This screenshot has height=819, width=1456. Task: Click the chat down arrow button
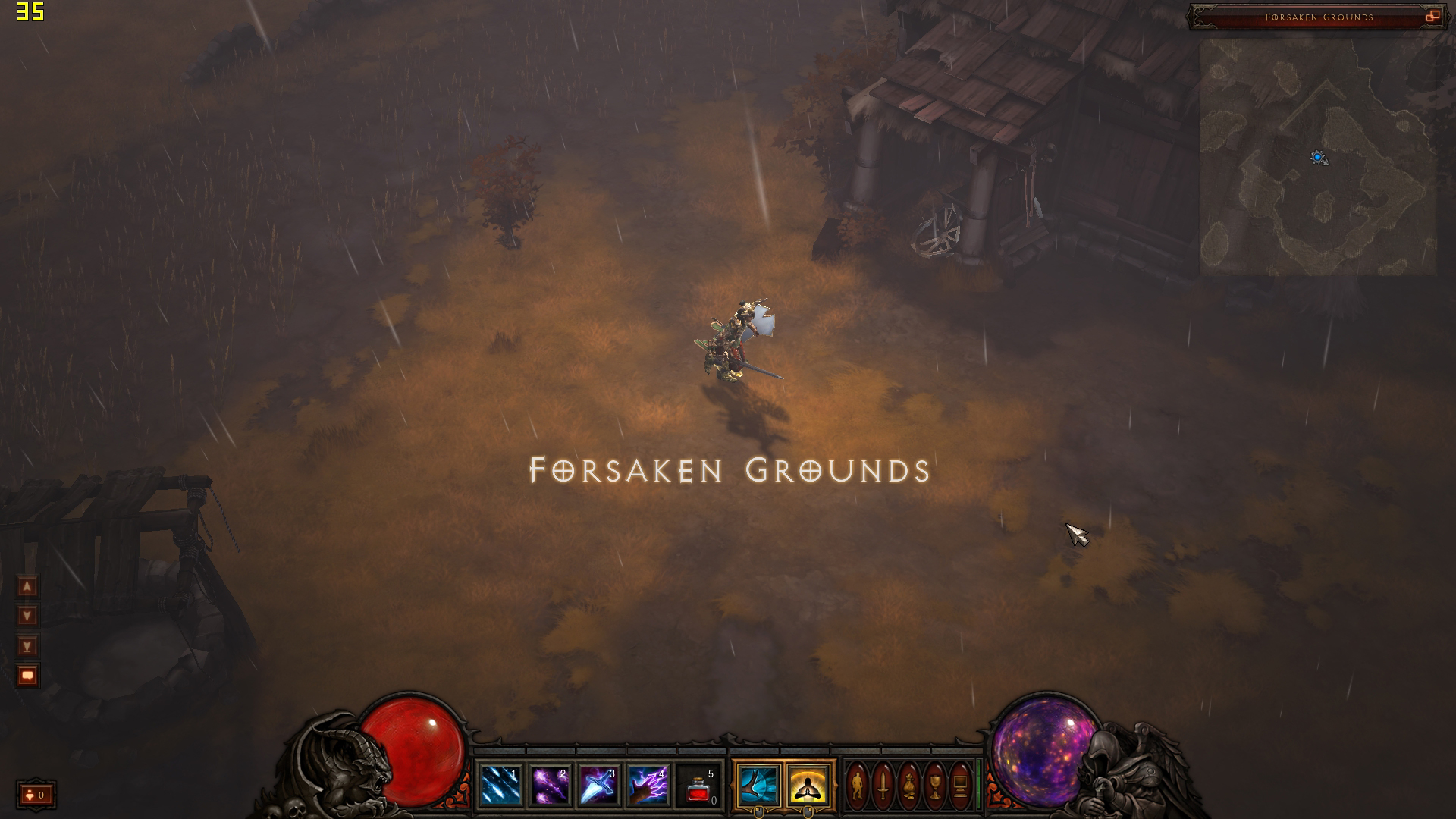point(27,616)
